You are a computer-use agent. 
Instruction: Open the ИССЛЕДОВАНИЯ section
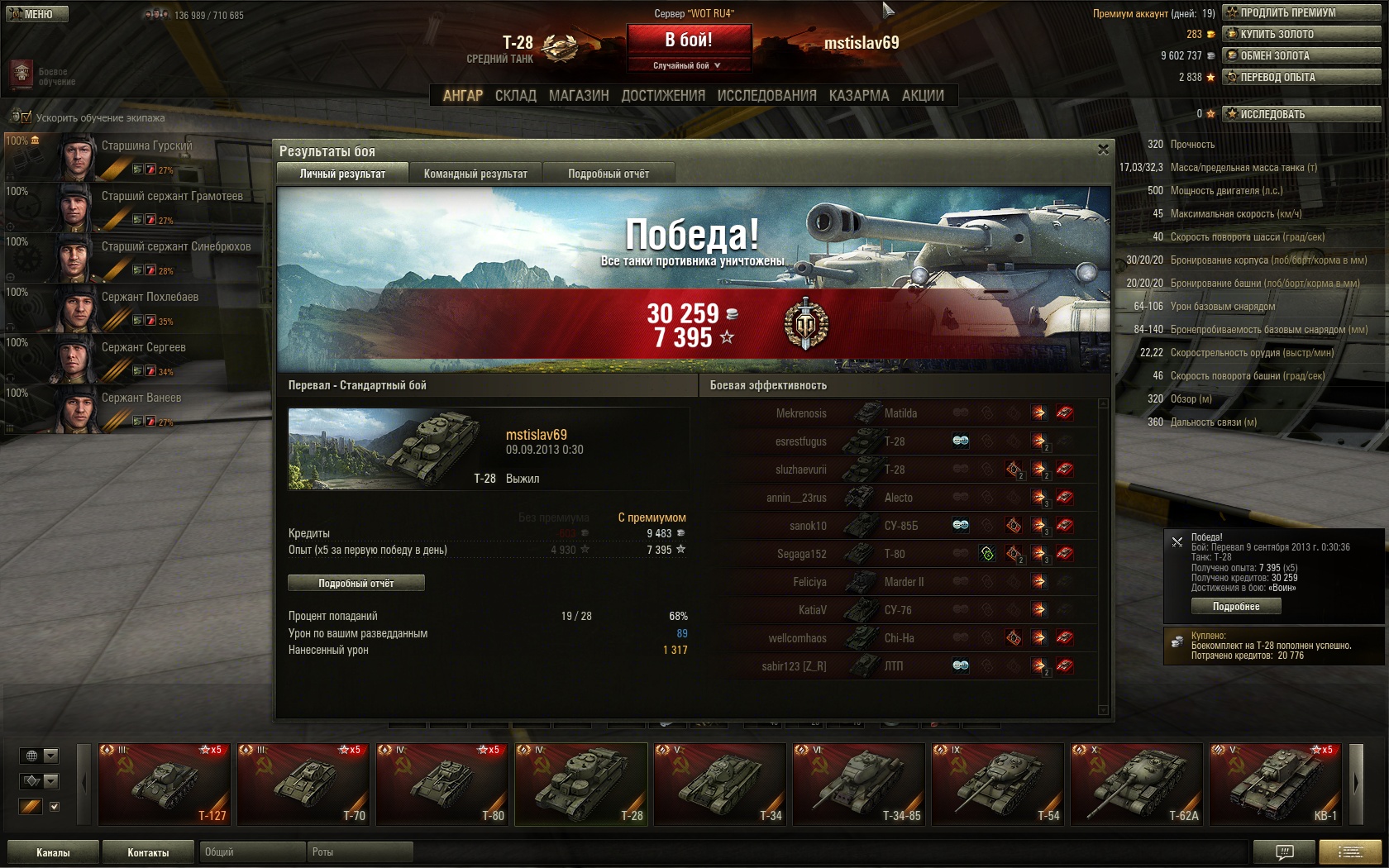766,96
